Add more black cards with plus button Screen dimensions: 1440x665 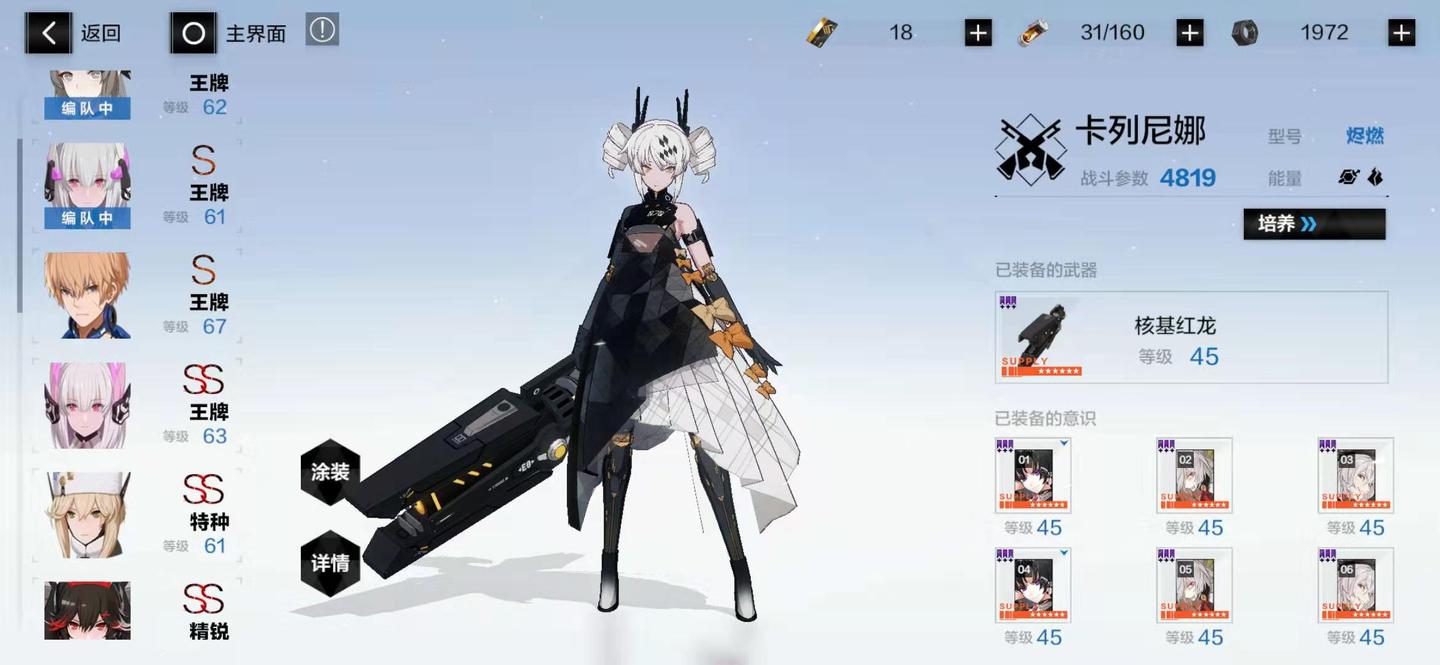pos(978,33)
